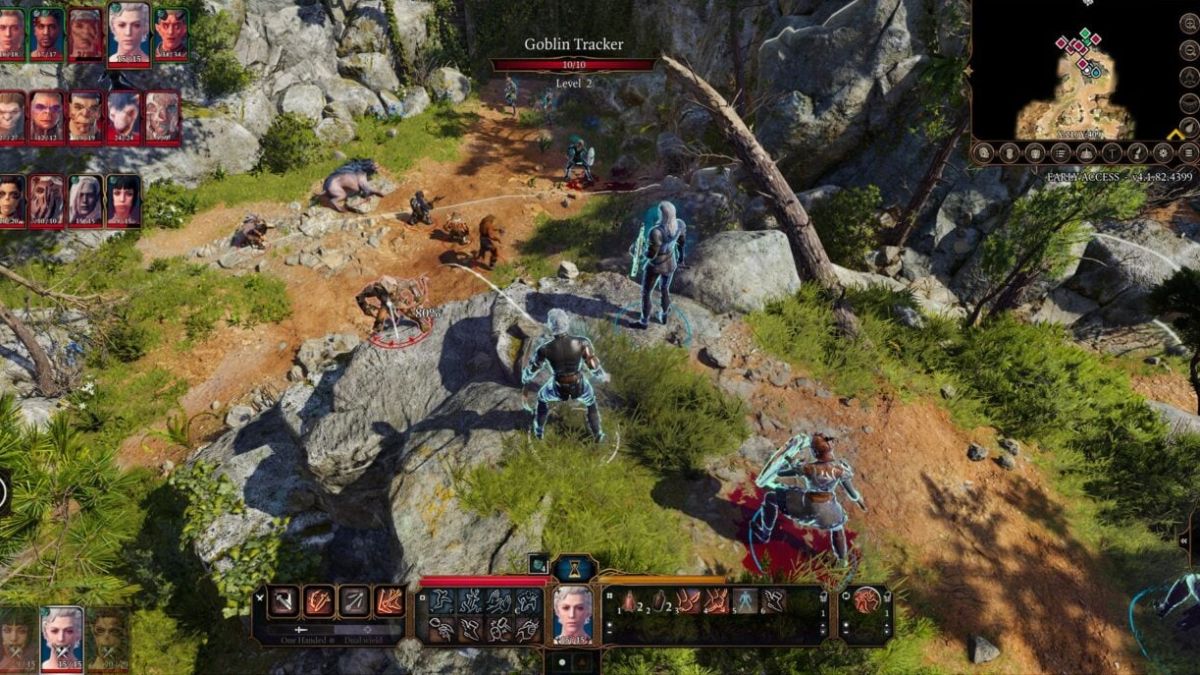Select the large white-haired portrait in turn order
Viewport: 1200px width, 675px height.
[129, 33]
